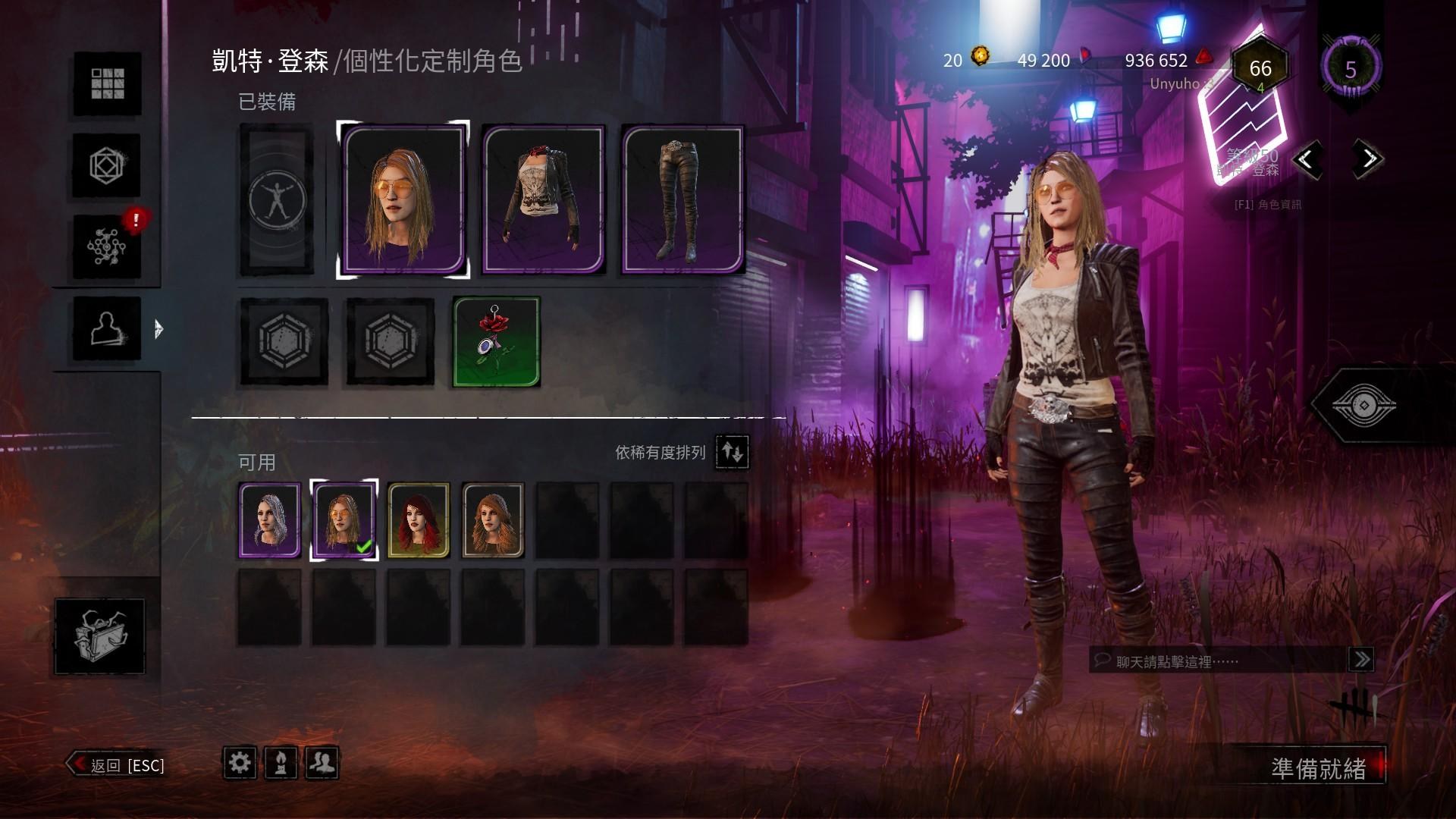The width and height of the screenshot is (1456, 819).
Task: Select the checked blonde head cosmetic thumbnail
Action: click(344, 519)
